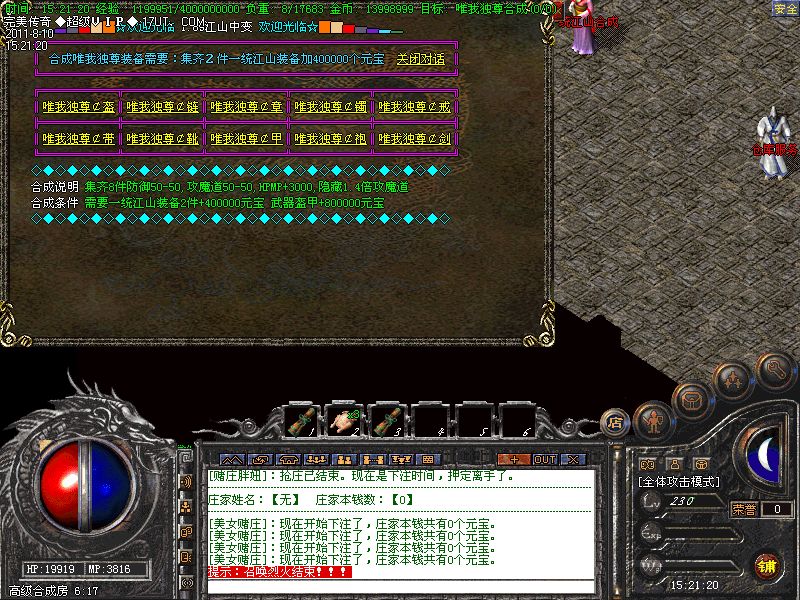Close the dialog via 关闭对话 link

point(420,59)
